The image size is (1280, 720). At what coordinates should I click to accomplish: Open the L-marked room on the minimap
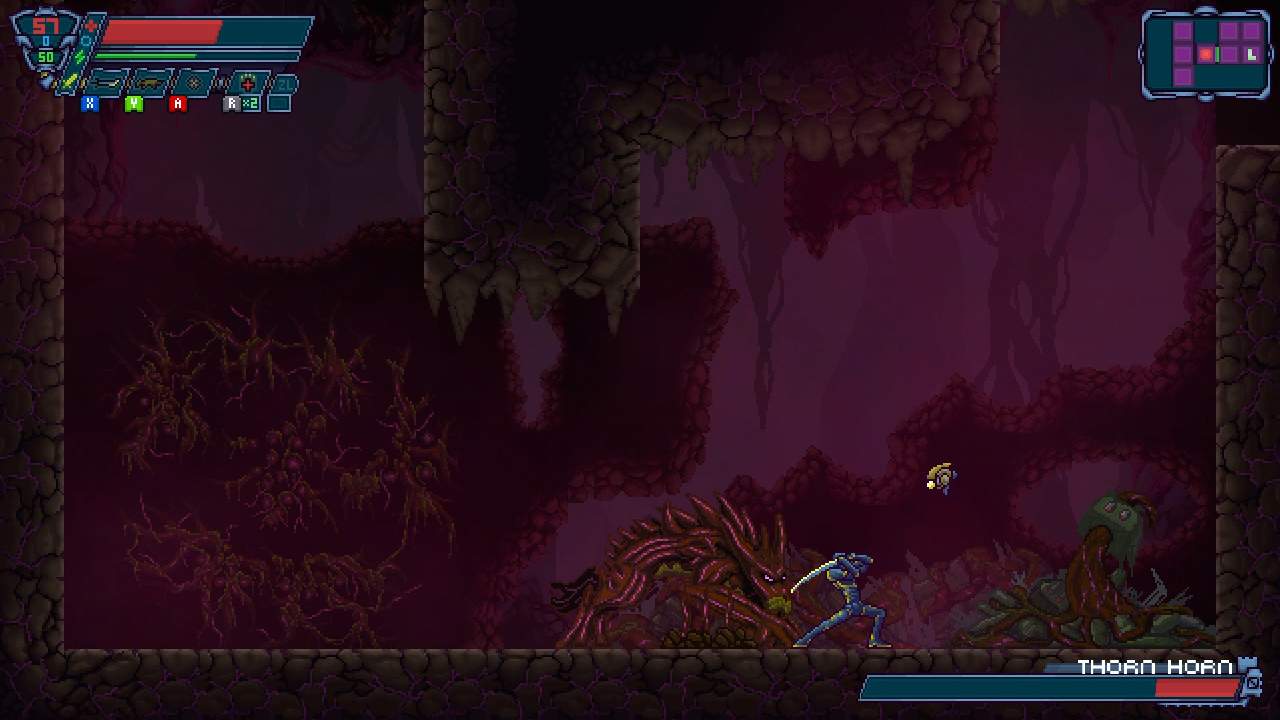(x=1252, y=54)
